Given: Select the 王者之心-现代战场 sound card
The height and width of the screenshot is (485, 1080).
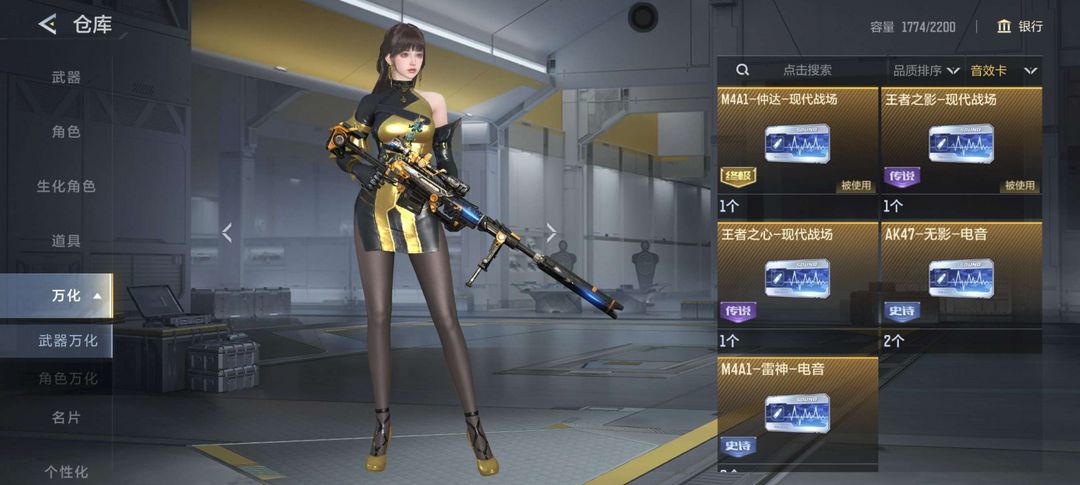Looking at the screenshot, I should point(797,276).
